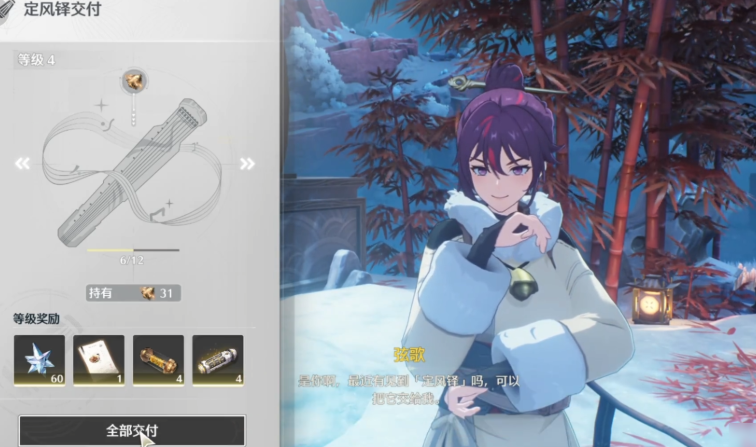Go to the next level with right arrows
The height and width of the screenshot is (447, 756).
(x=247, y=164)
